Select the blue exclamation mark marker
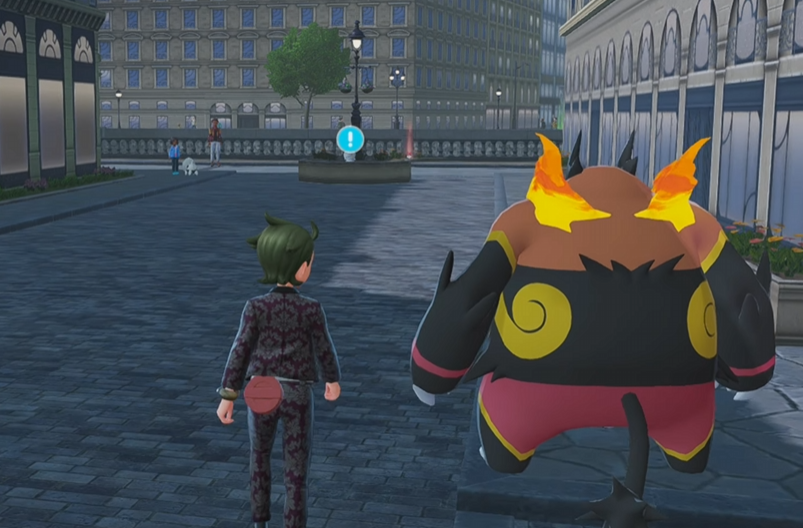This screenshot has height=528, width=803. (349, 139)
